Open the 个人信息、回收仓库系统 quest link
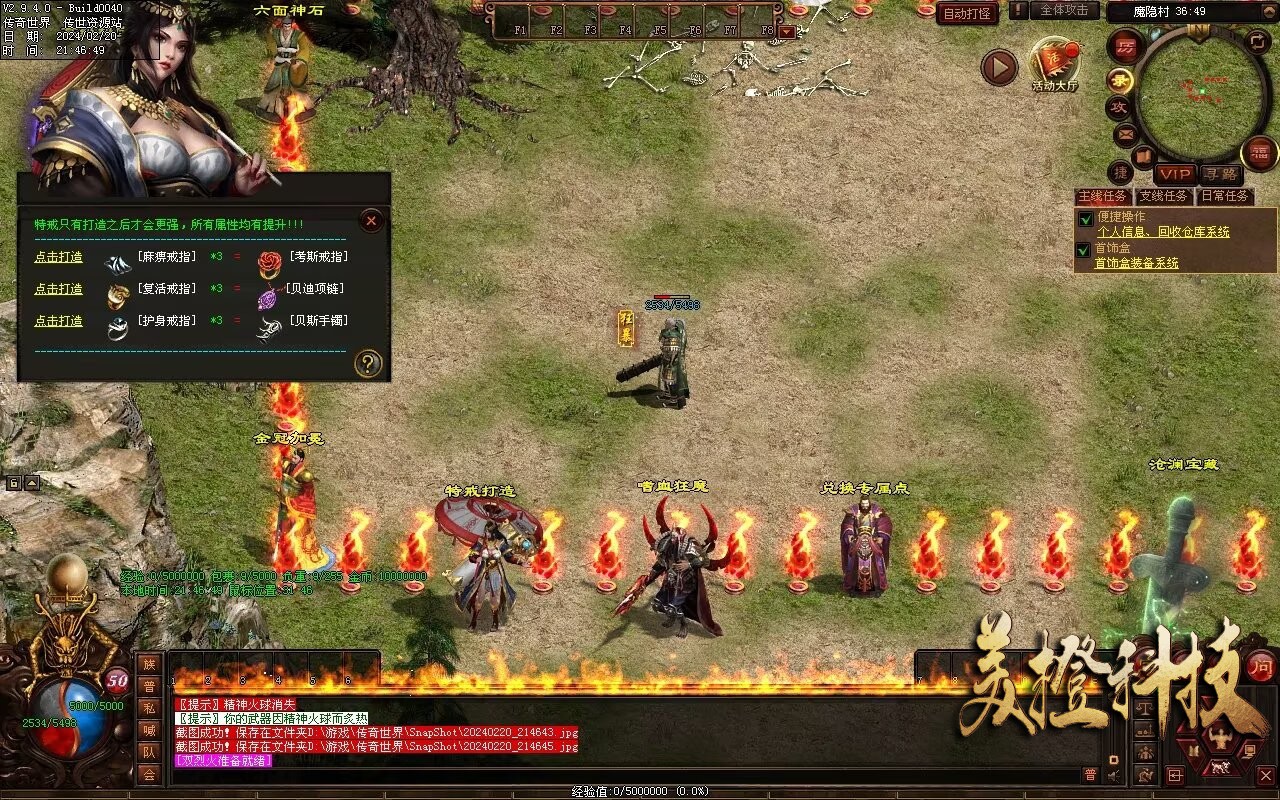This screenshot has height=800, width=1280. pyautogui.click(x=1163, y=232)
